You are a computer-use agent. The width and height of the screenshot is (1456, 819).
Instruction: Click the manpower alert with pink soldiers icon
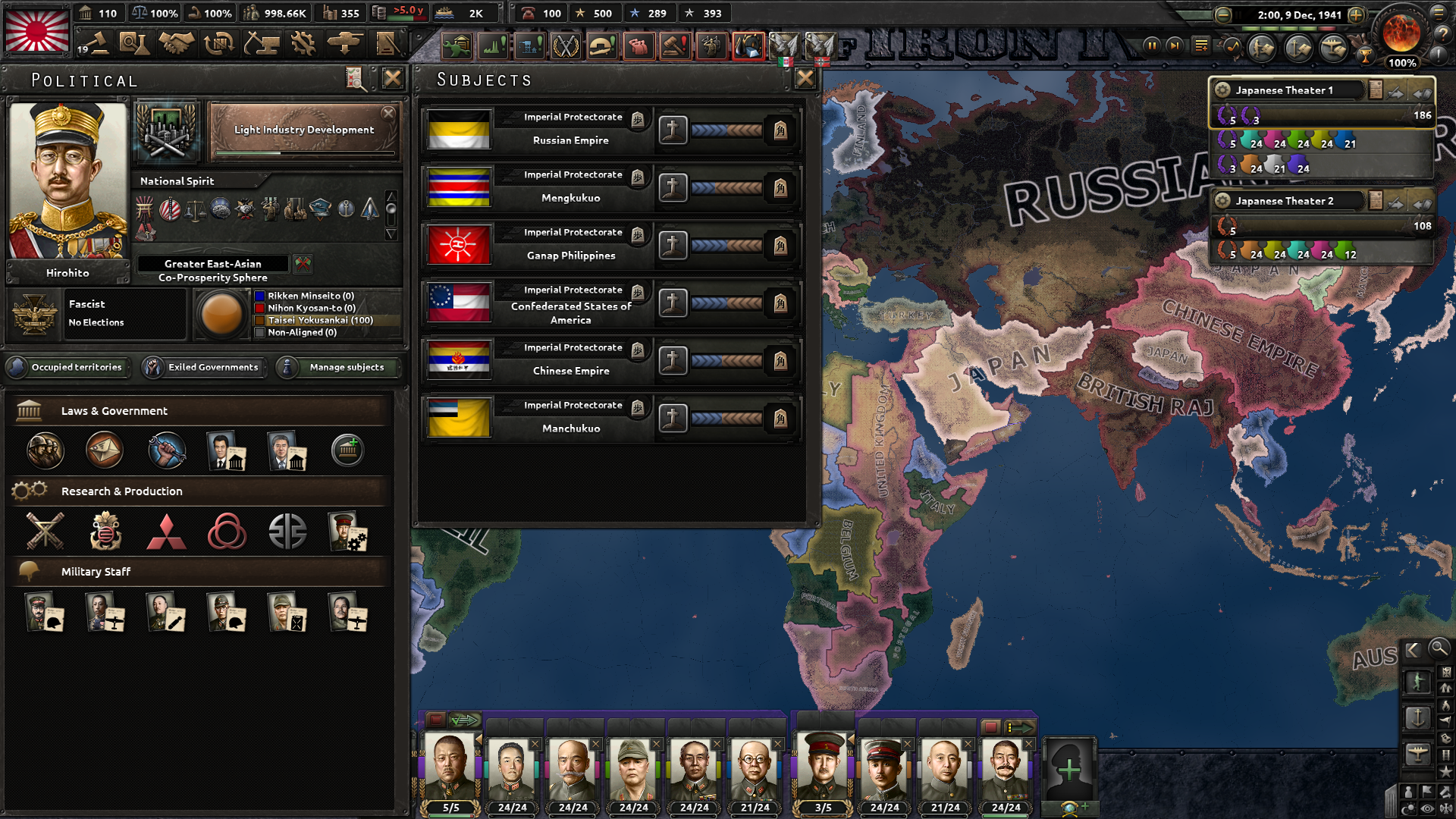click(640, 47)
